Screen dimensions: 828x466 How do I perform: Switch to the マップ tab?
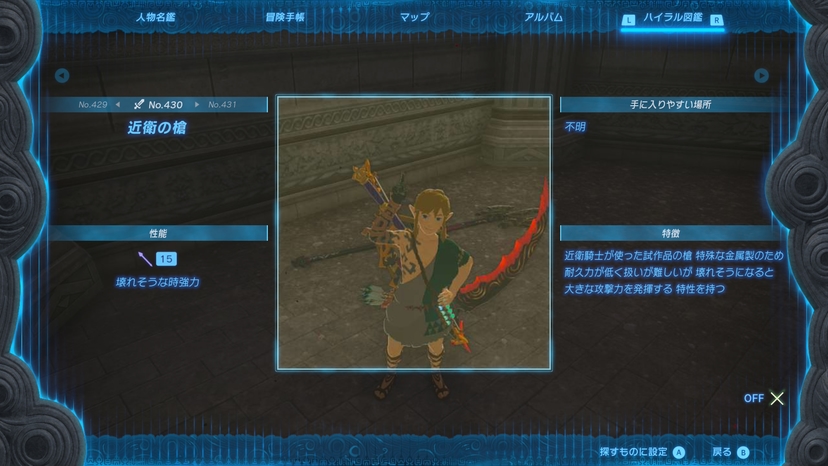(x=414, y=17)
